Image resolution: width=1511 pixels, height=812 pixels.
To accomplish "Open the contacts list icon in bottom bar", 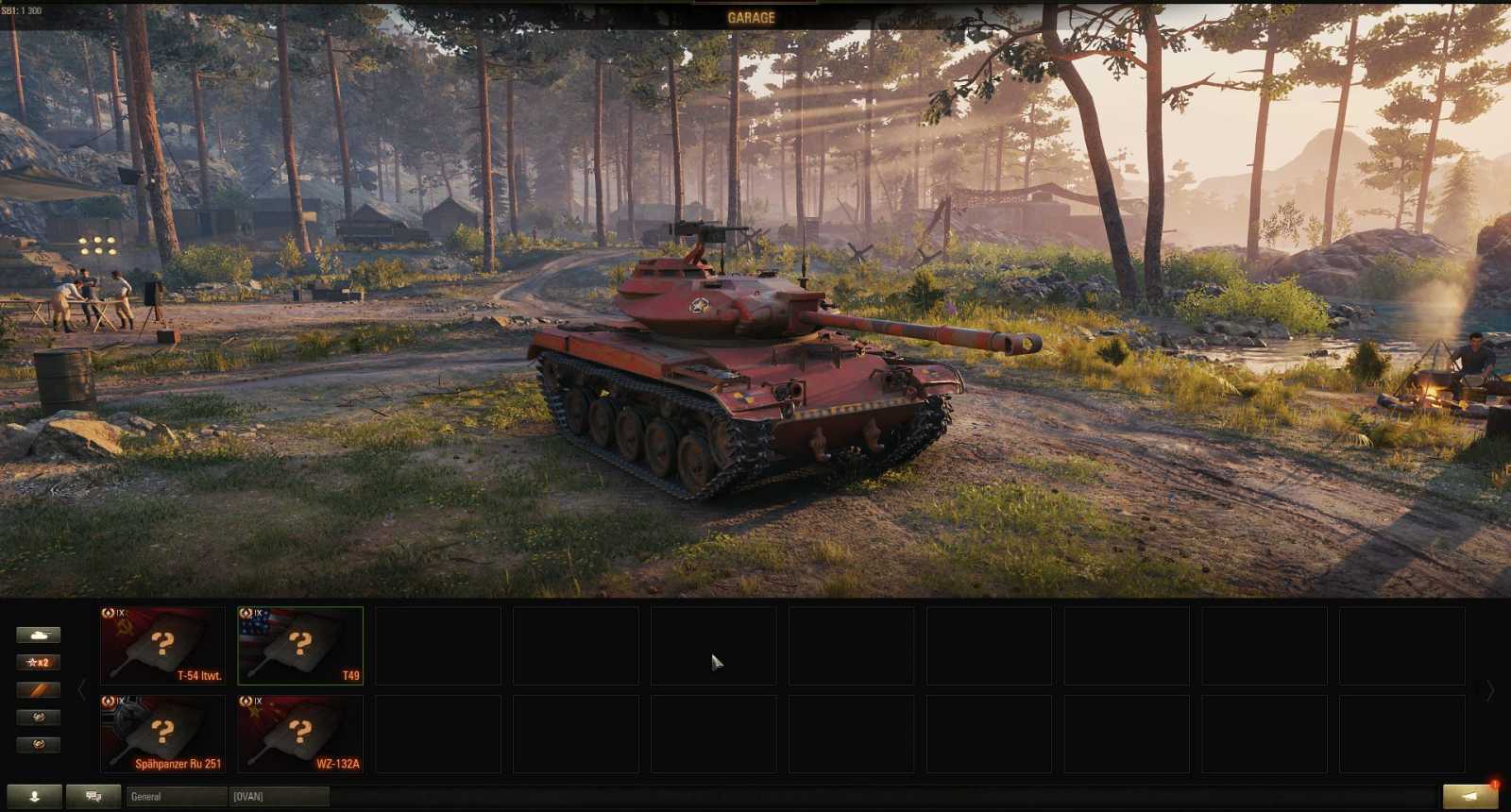I will pyautogui.click(x=35, y=796).
